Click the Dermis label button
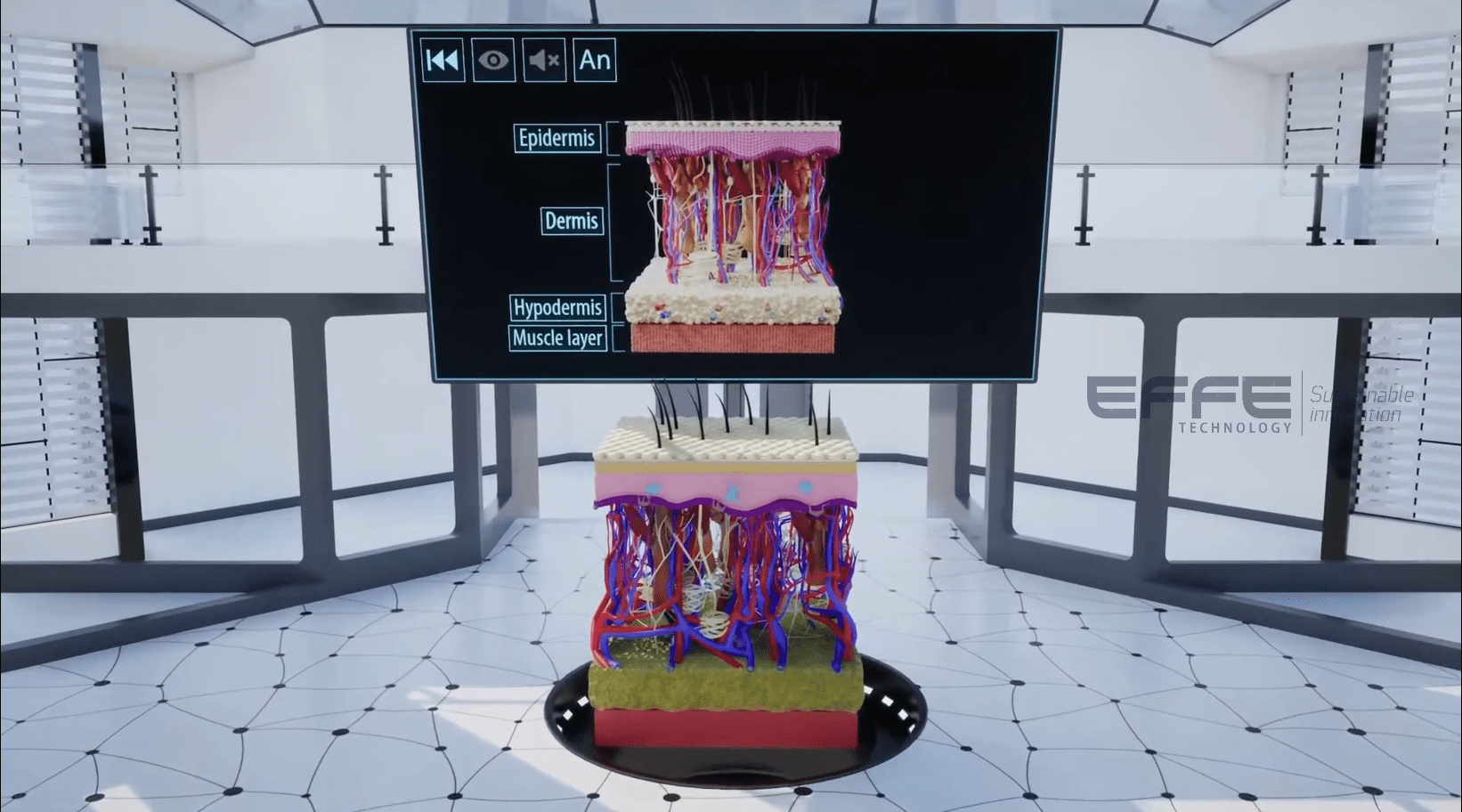This screenshot has height=812, width=1462. click(571, 221)
